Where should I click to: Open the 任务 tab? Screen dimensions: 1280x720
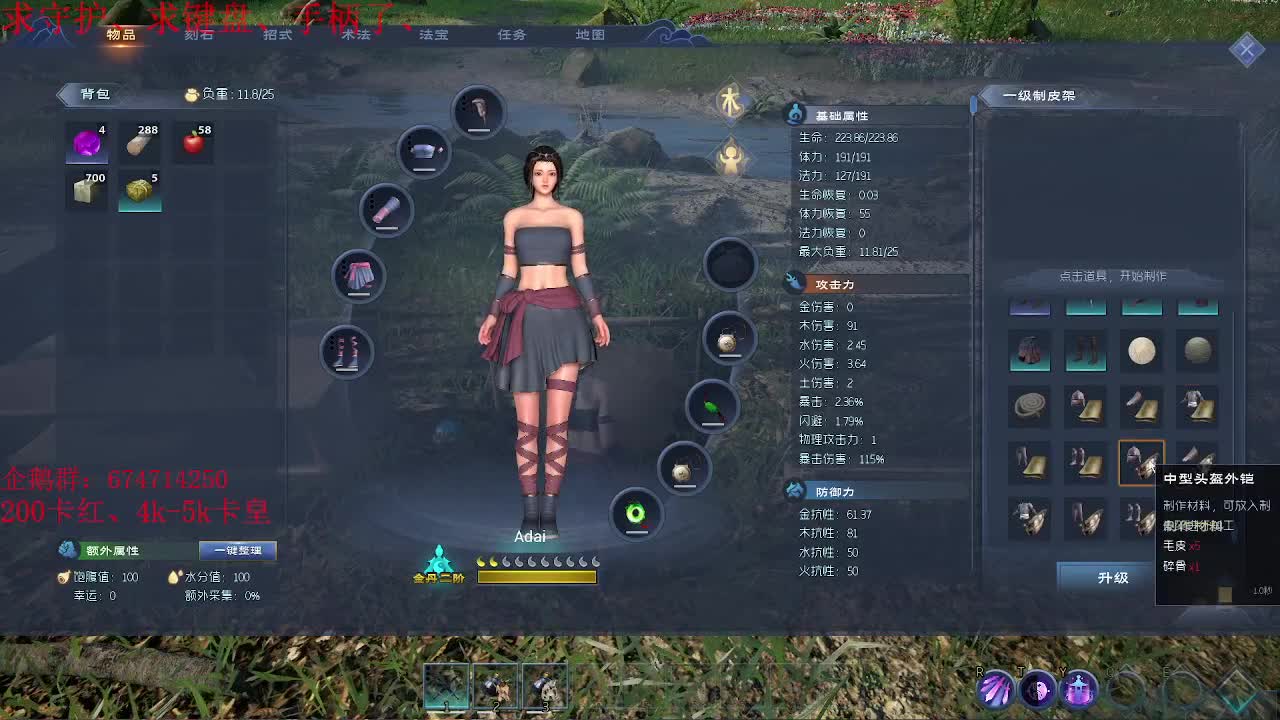511,34
